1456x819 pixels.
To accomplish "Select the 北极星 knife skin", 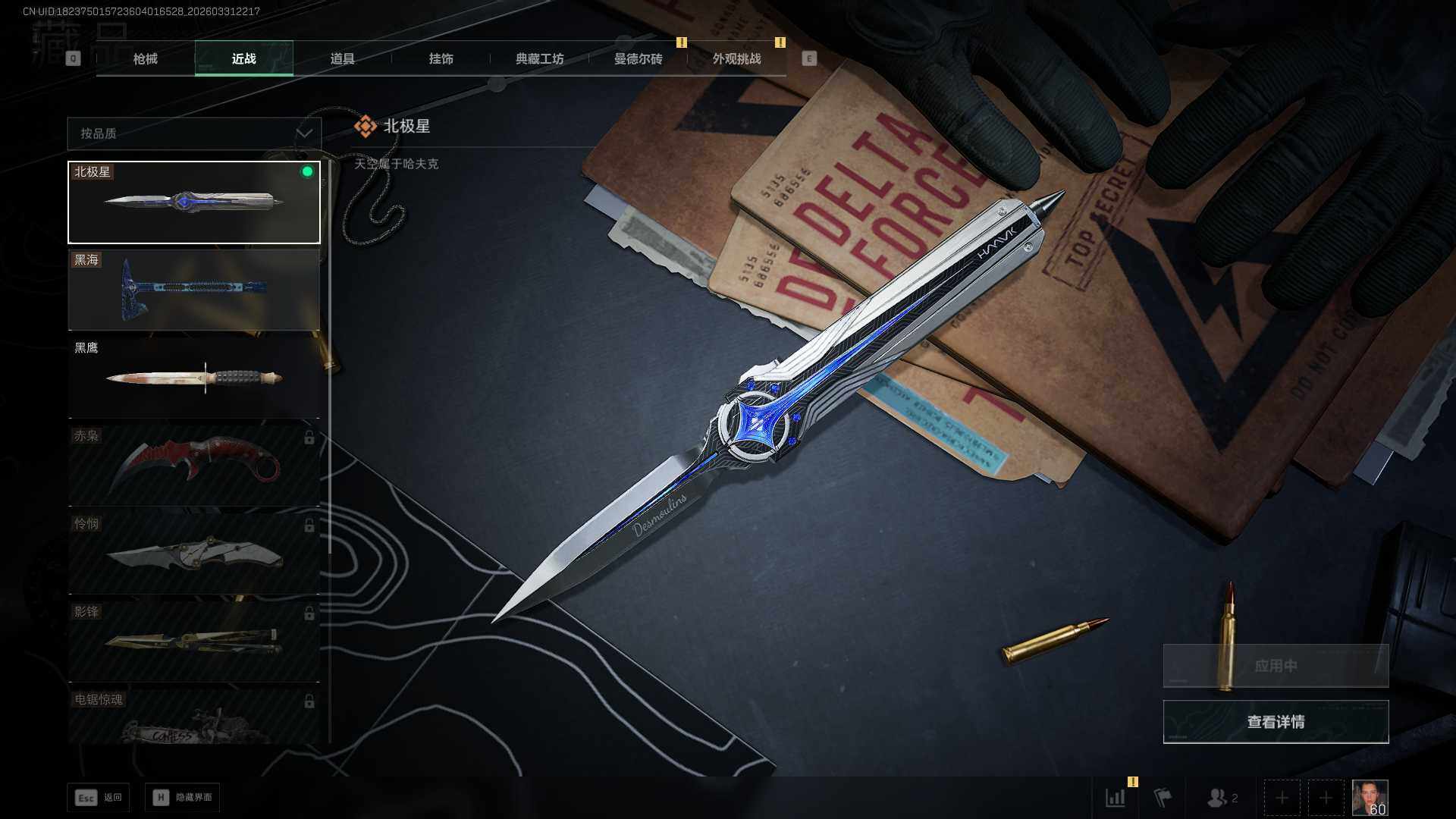I will click(x=194, y=202).
